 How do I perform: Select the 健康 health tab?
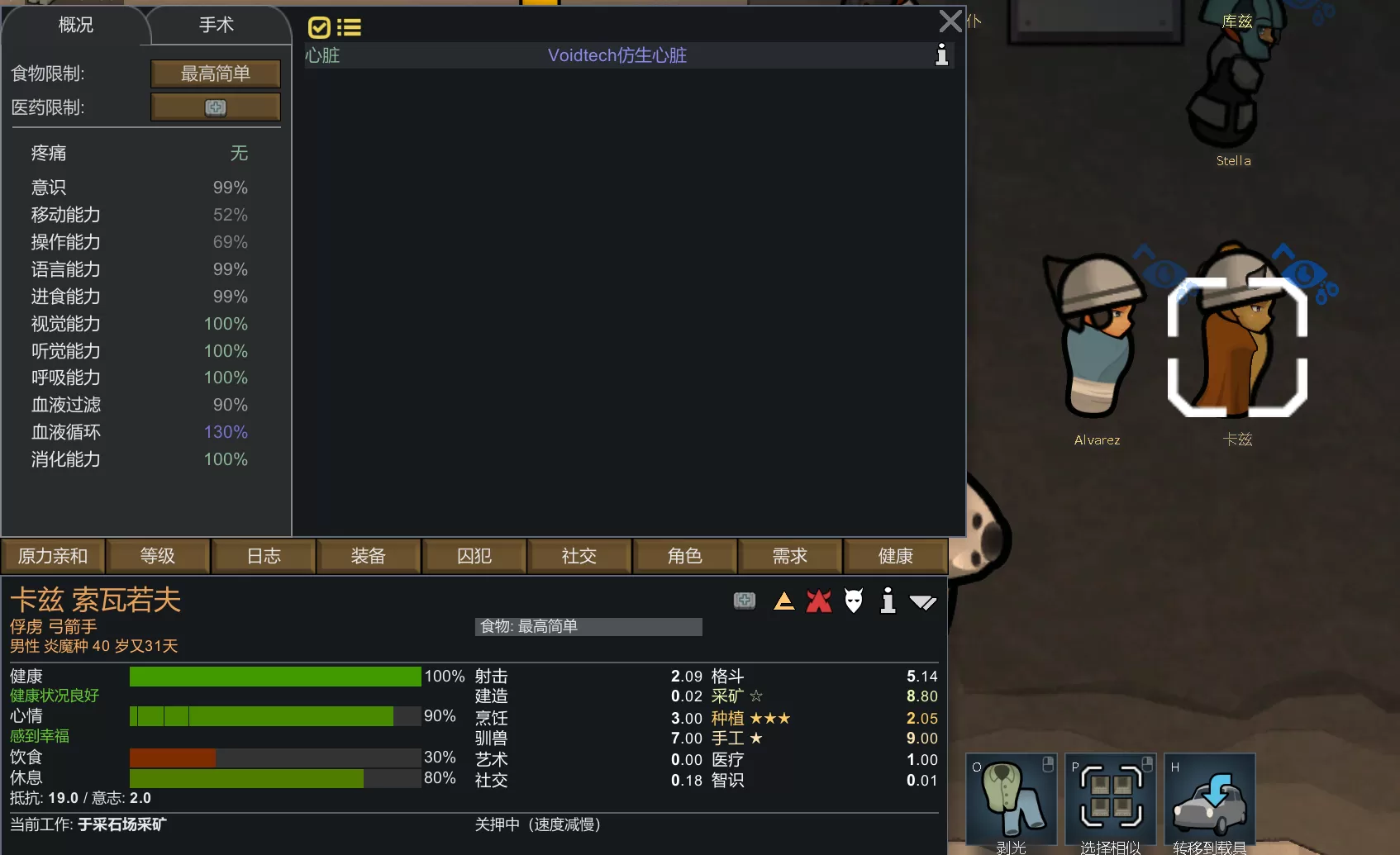tap(896, 556)
